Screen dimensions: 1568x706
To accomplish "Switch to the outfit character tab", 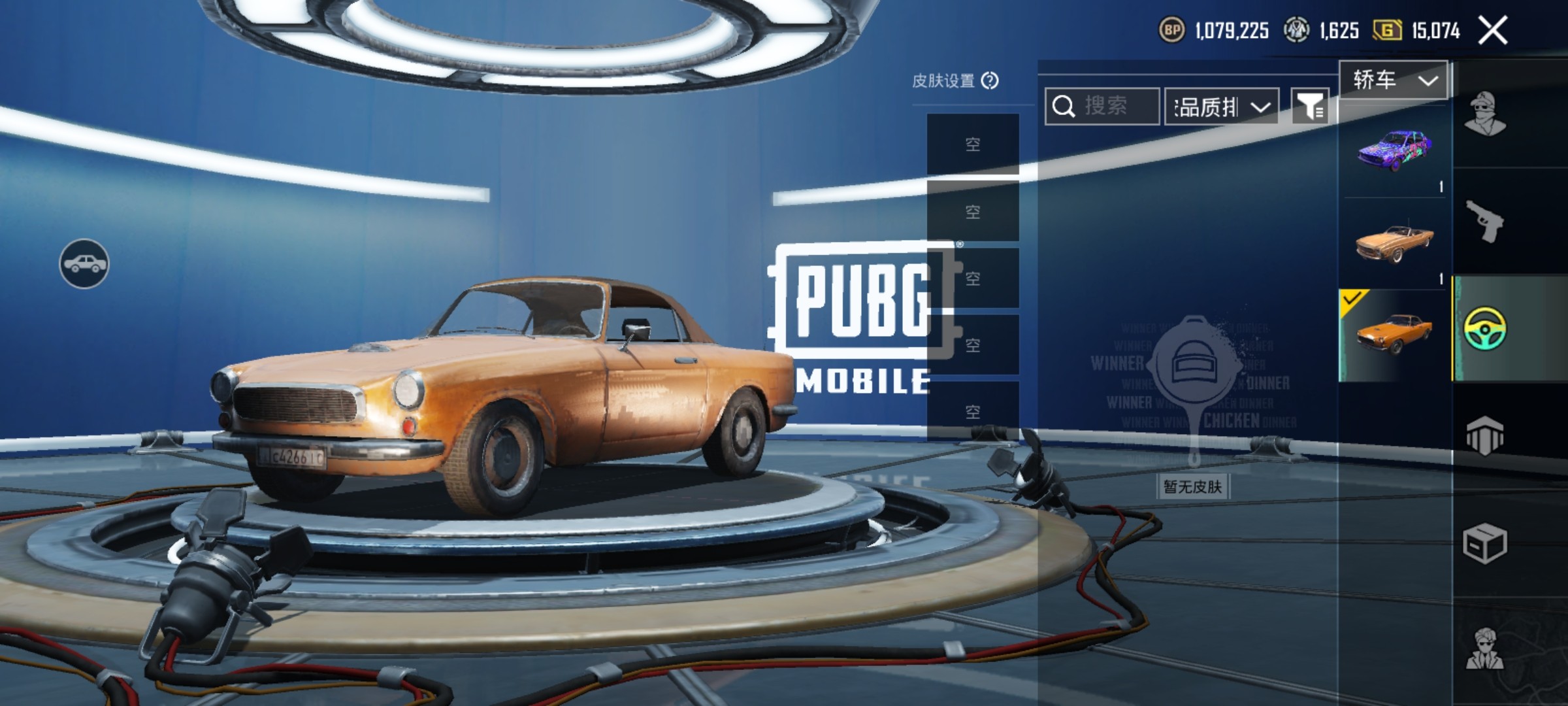I will (x=1485, y=114).
